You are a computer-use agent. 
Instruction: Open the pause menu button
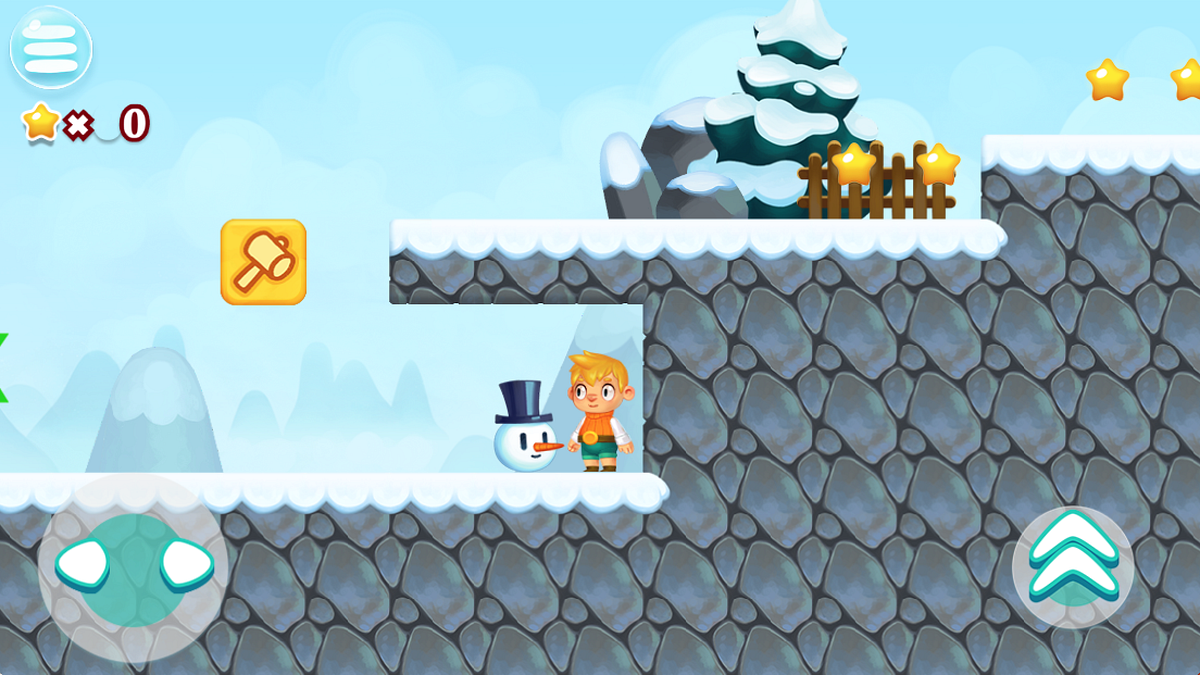[51, 47]
